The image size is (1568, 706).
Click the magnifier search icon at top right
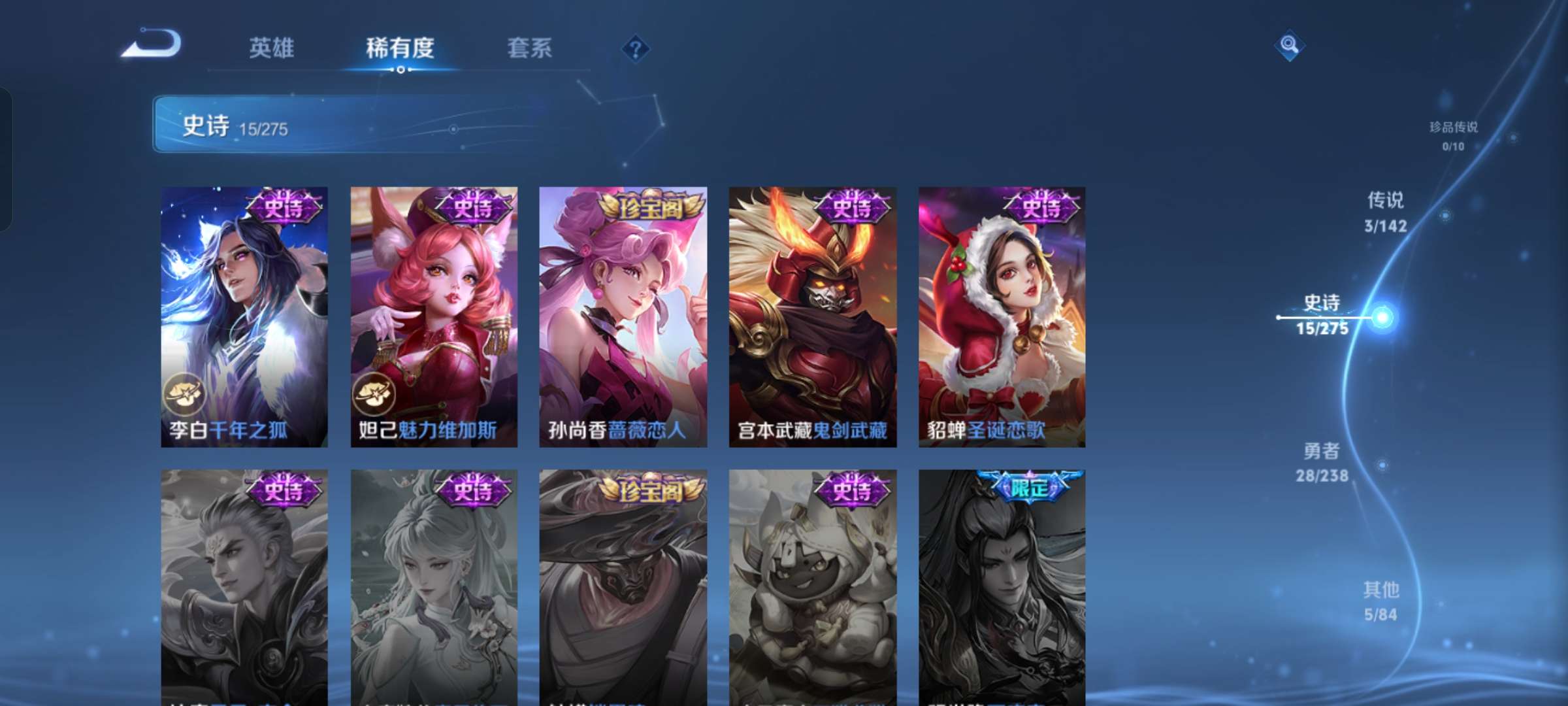tap(1289, 44)
